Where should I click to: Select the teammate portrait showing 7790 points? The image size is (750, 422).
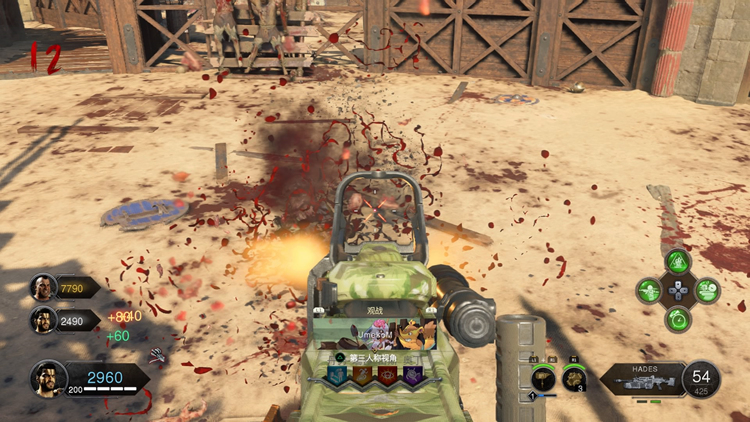pos(43,288)
